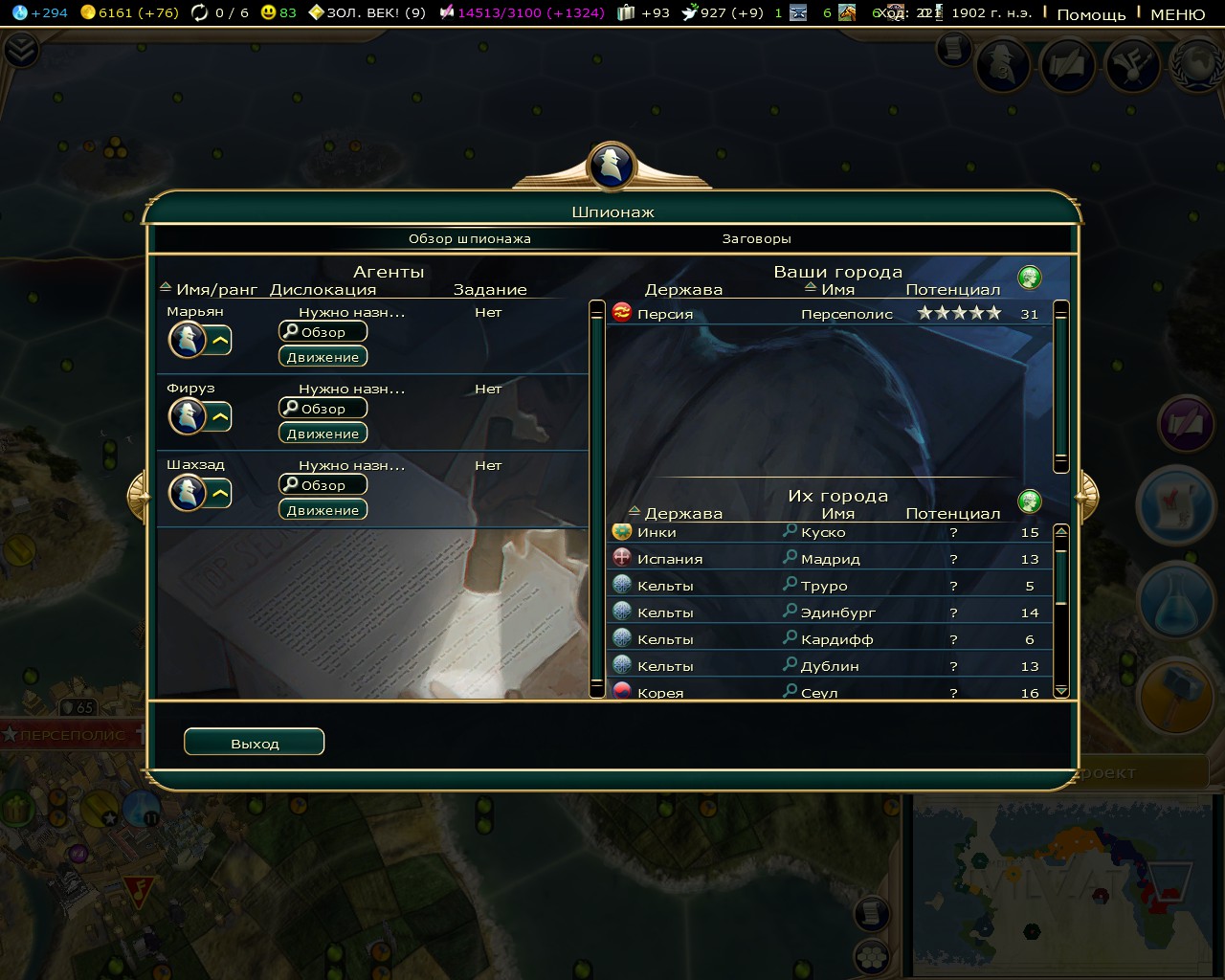The width and height of the screenshot is (1225, 980).
Task: Pick the Дублин city row
Action: [x=828, y=666]
